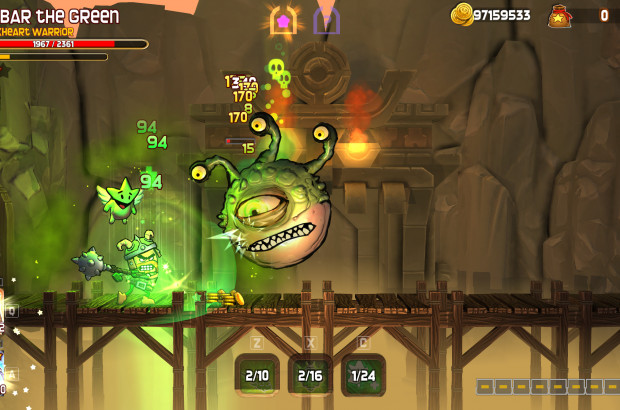Activate the ability slot showing 2/10

click(257, 375)
